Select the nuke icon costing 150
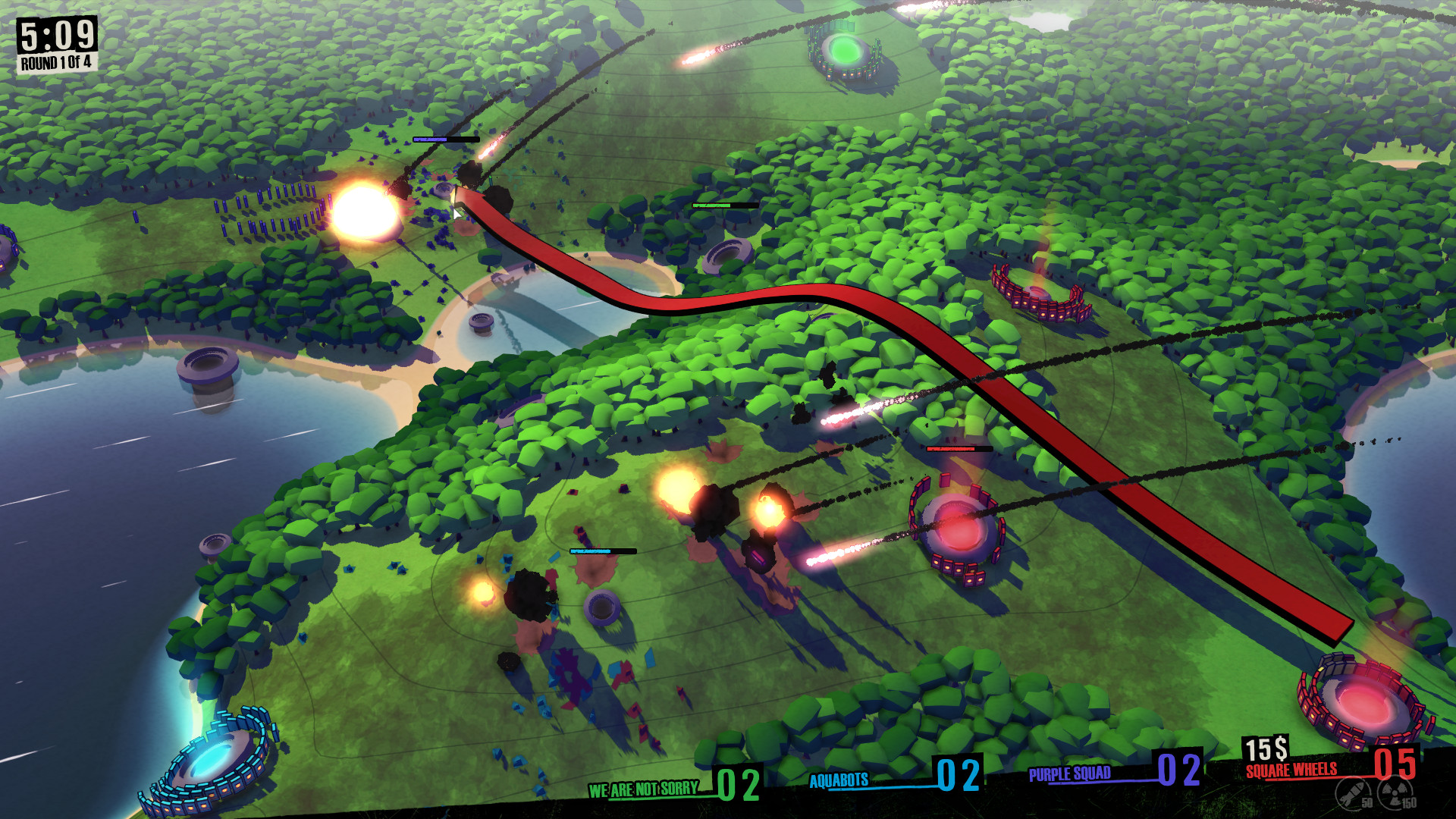1456x819 pixels. pyautogui.click(x=1394, y=793)
